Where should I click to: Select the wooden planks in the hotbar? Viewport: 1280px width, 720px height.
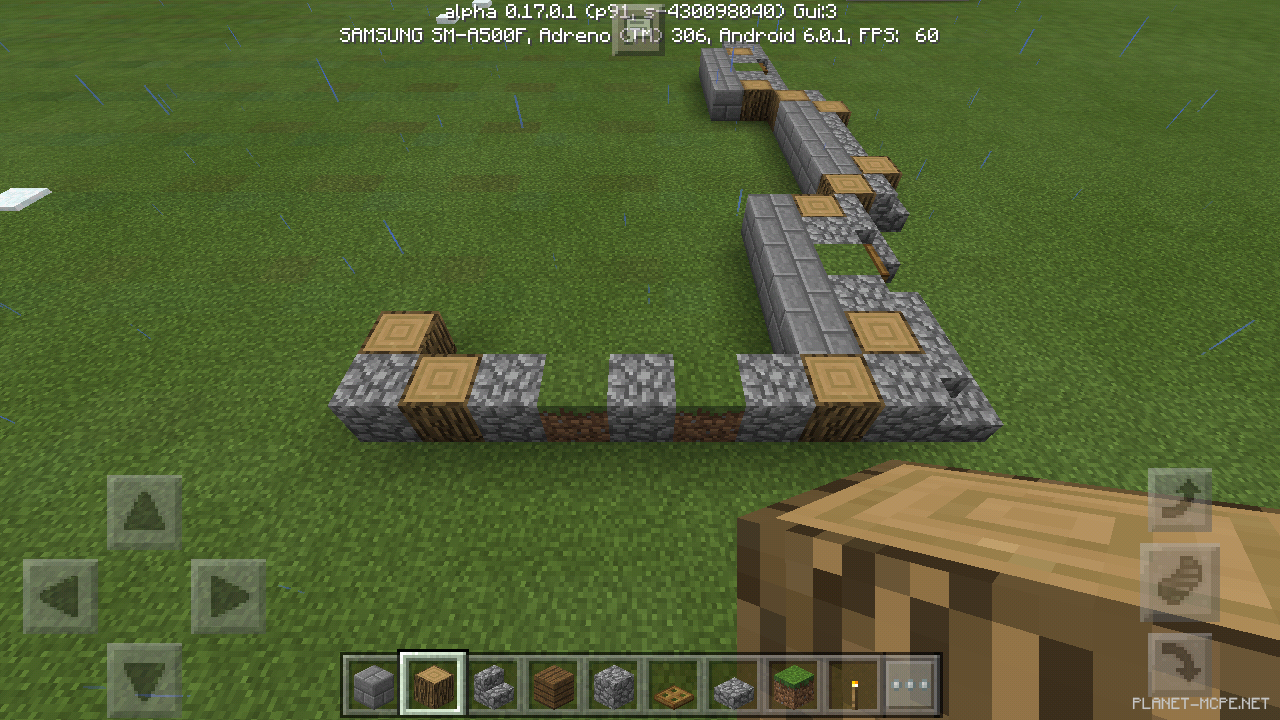552,684
